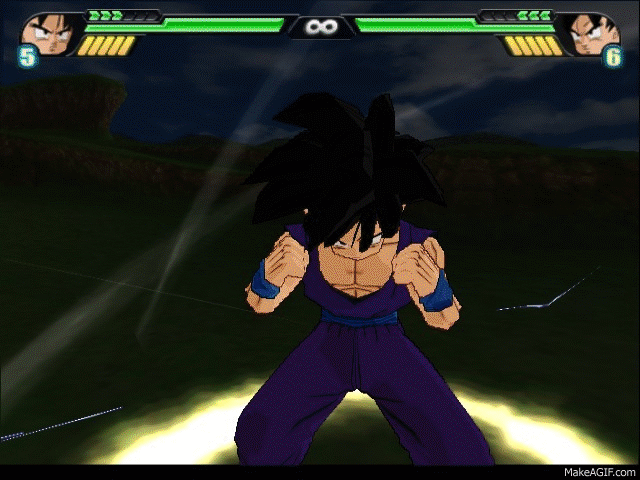This screenshot has width=640, height=480.
Task: Click player one's character portrait
Action: [49, 33]
